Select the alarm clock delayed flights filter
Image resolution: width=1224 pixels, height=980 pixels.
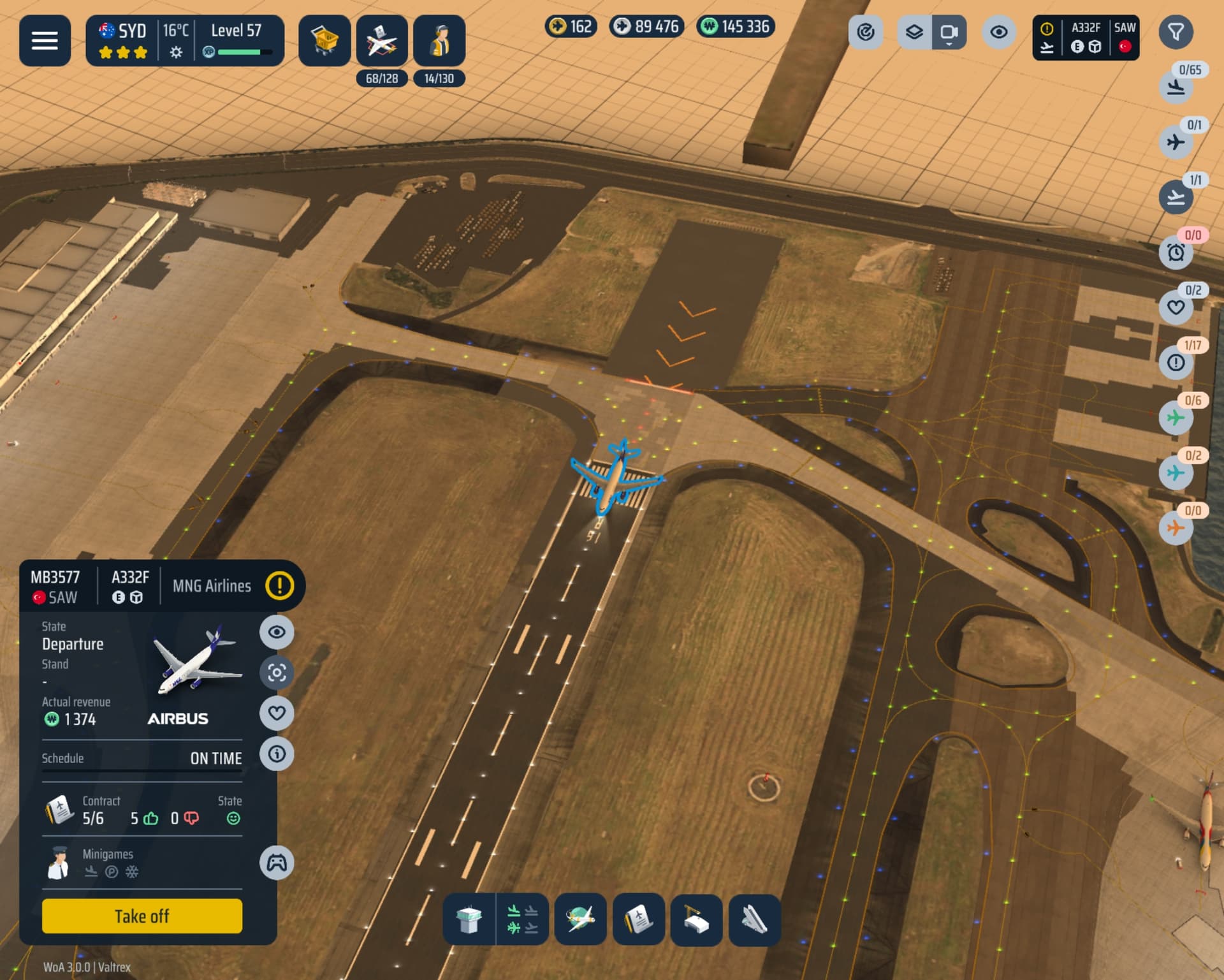(1176, 252)
